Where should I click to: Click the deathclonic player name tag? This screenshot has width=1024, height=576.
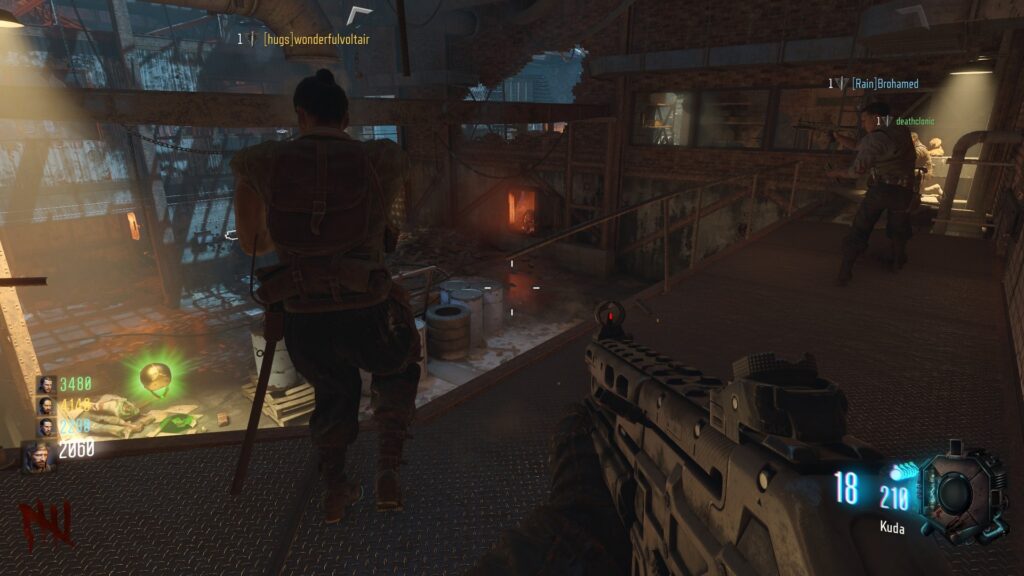[913, 121]
